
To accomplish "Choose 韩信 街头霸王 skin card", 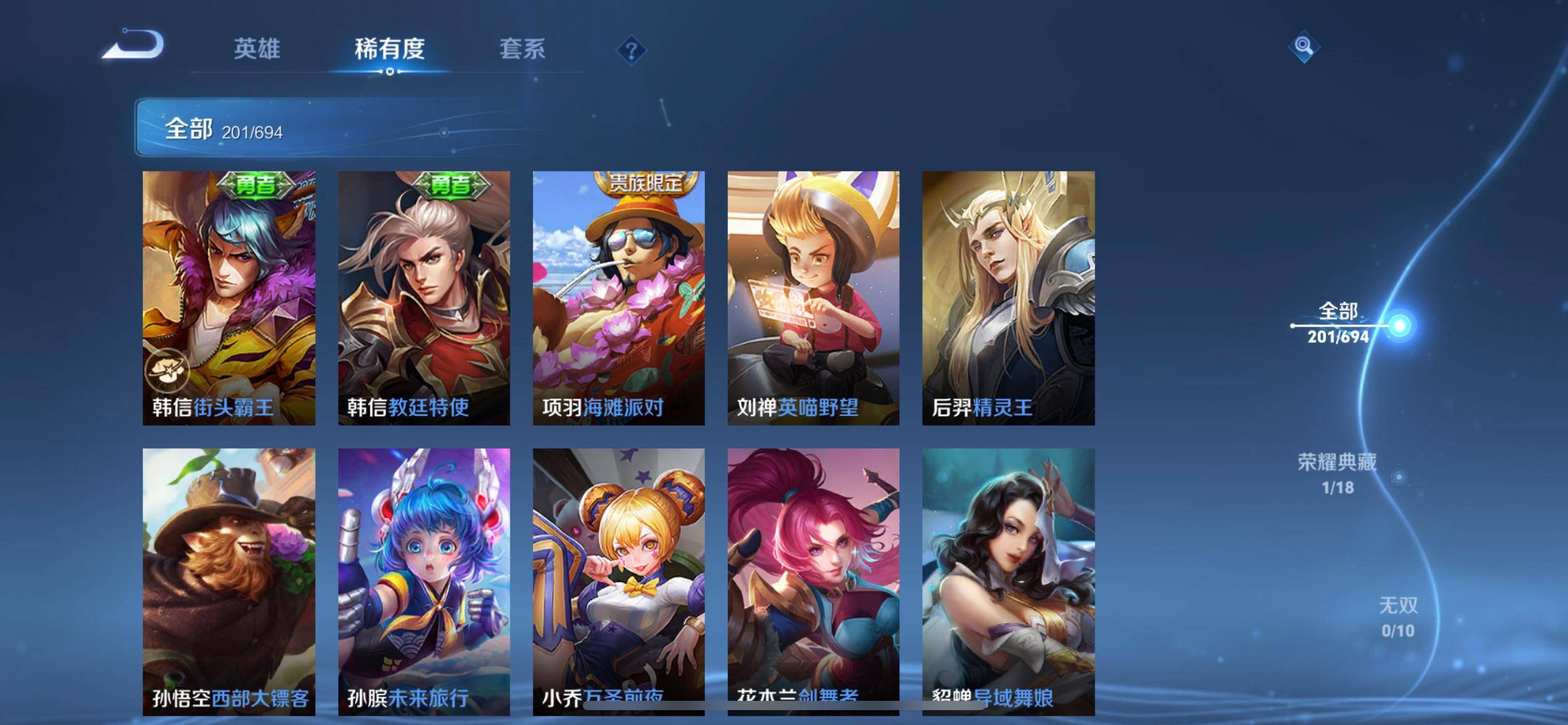I will (x=229, y=297).
